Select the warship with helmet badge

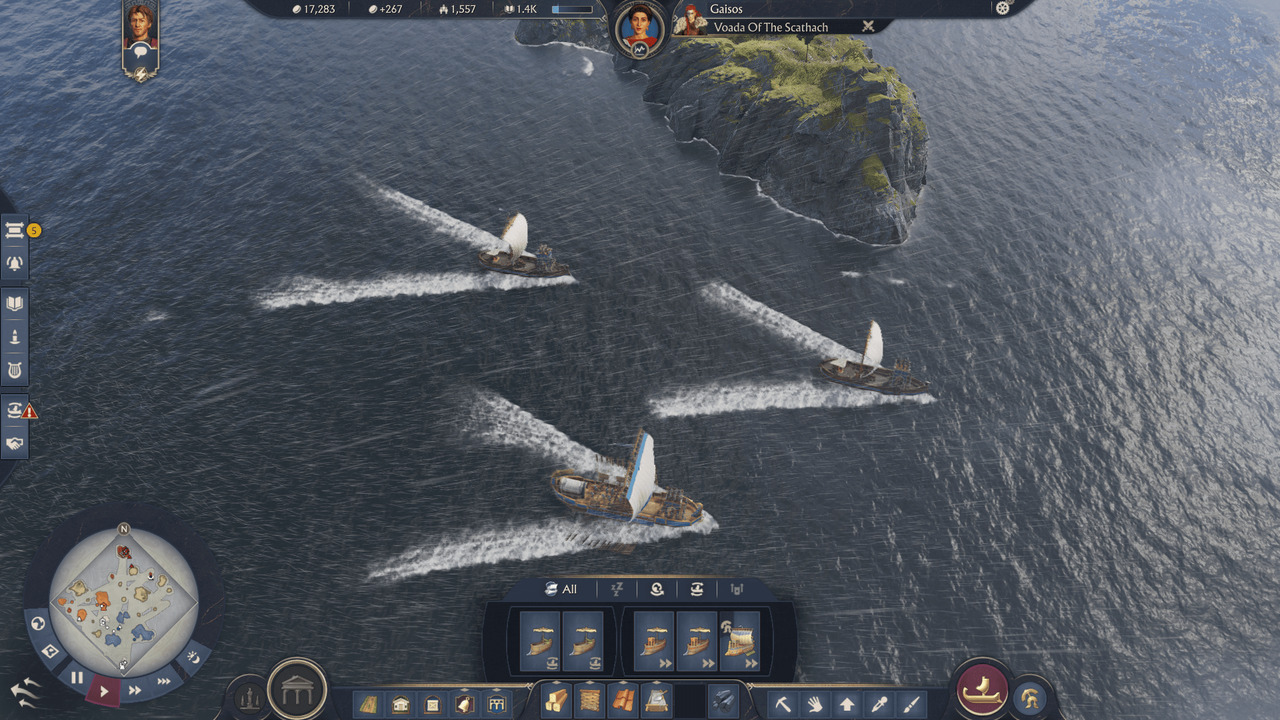(740, 641)
